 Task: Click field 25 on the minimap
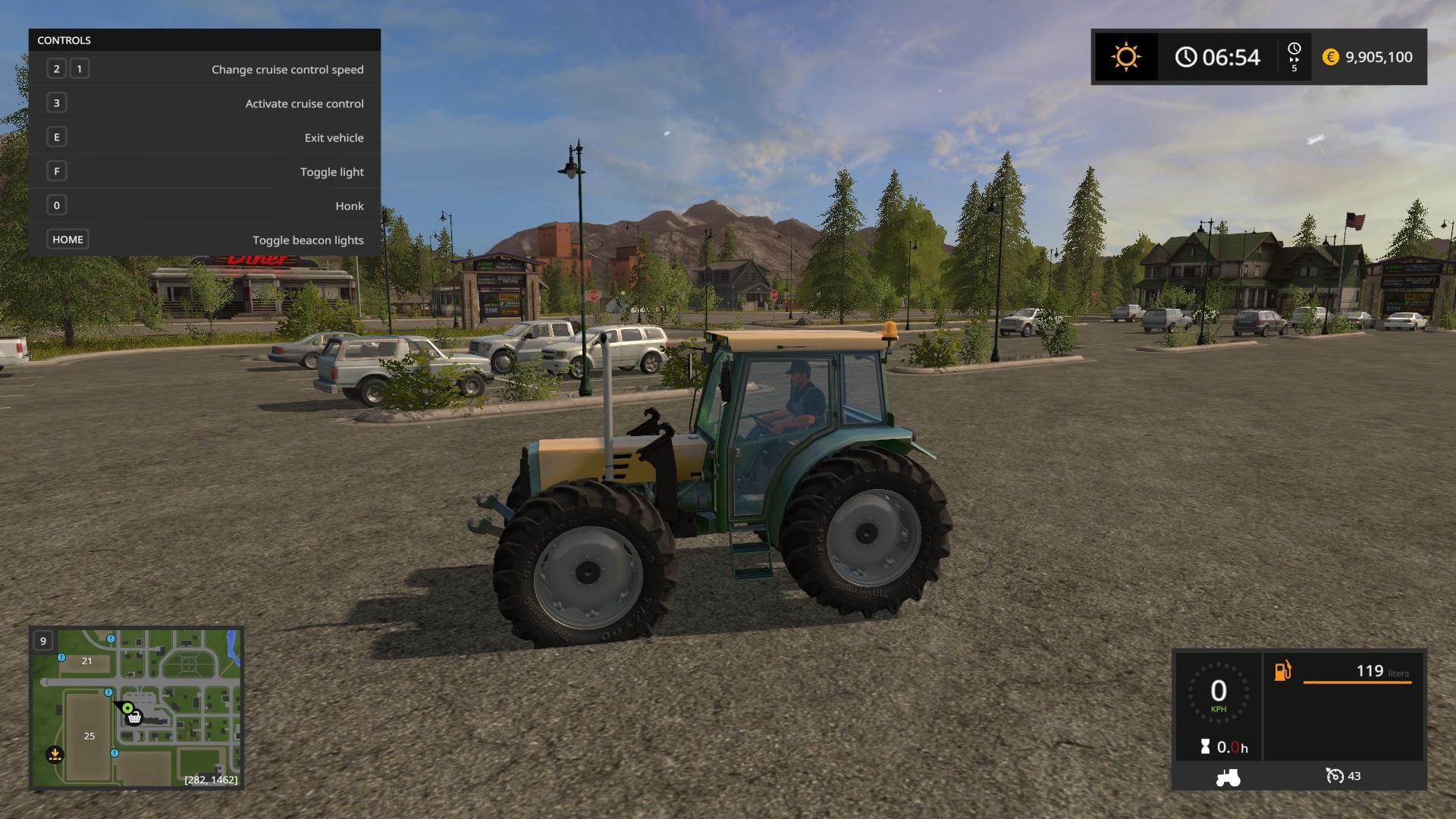[89, 736]
